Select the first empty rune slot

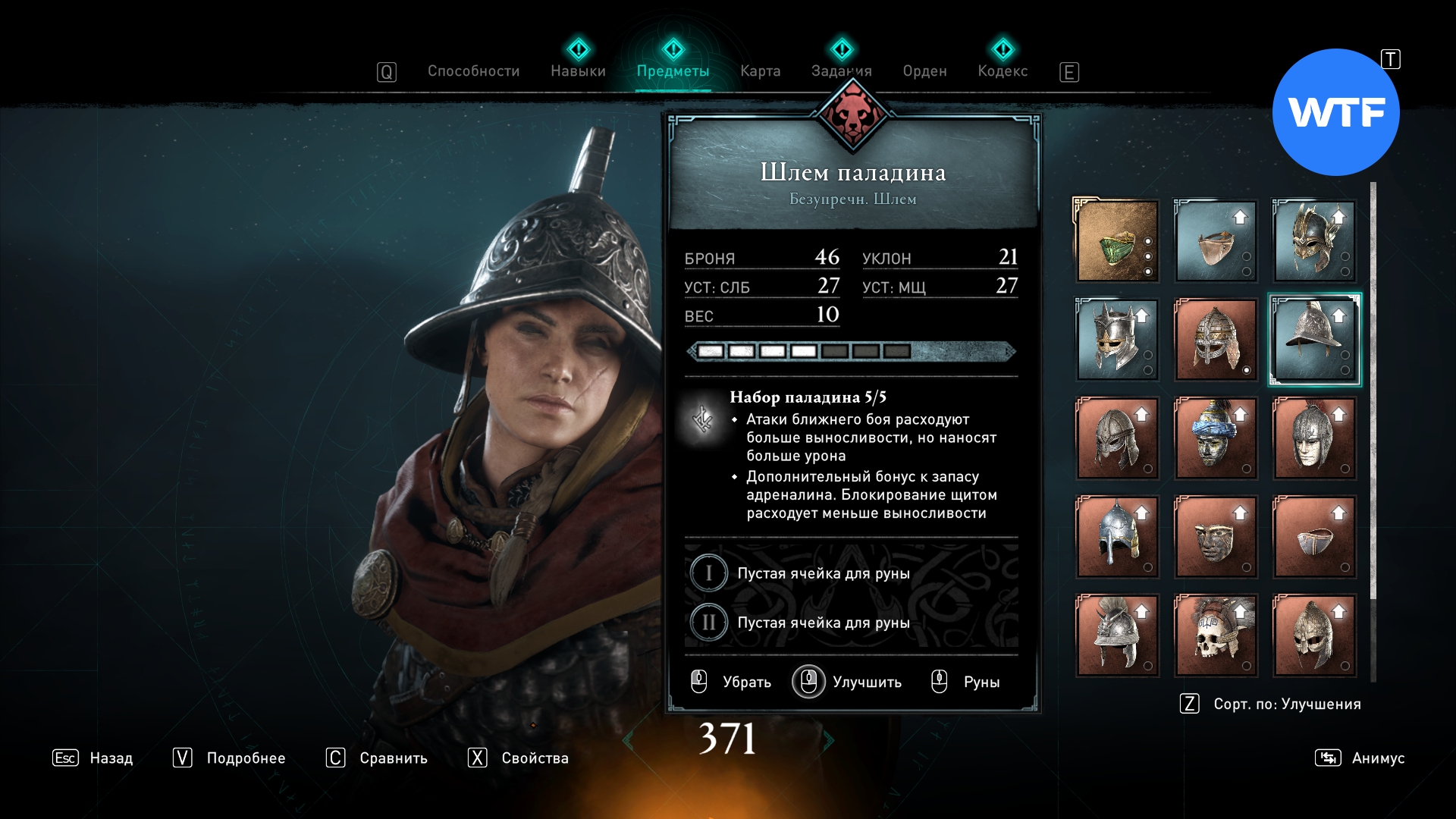click(823, 573)
